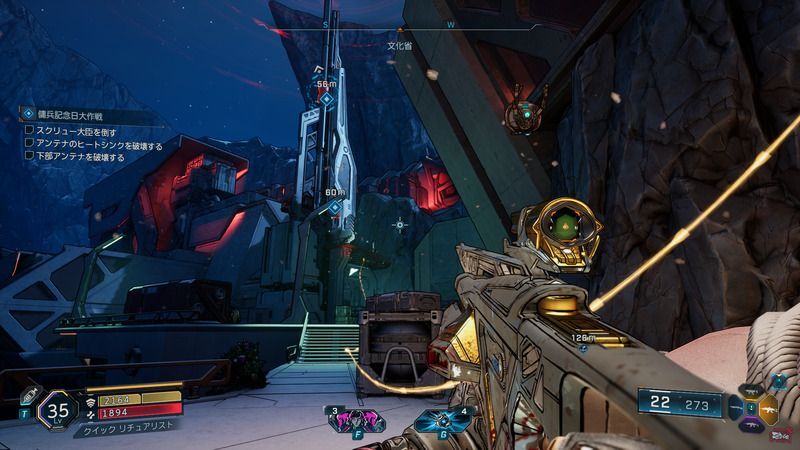This screenshot has height=450, width=800.
Task: Click the 56m objective waypoint marker
Action: 326,98
